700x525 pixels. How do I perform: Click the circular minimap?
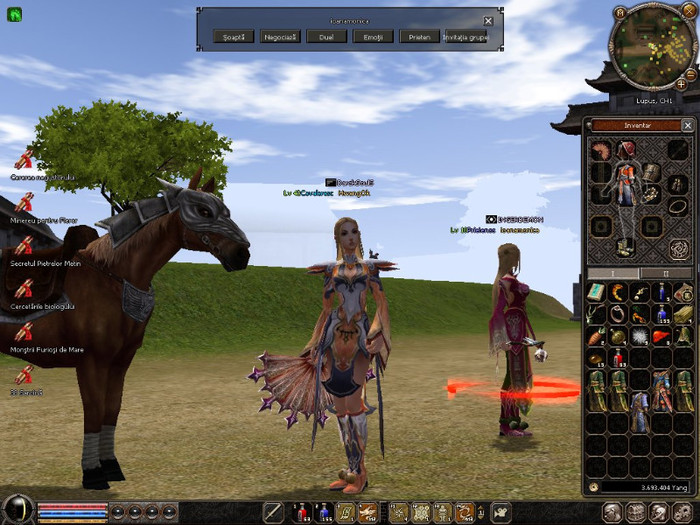pos(651,46)
